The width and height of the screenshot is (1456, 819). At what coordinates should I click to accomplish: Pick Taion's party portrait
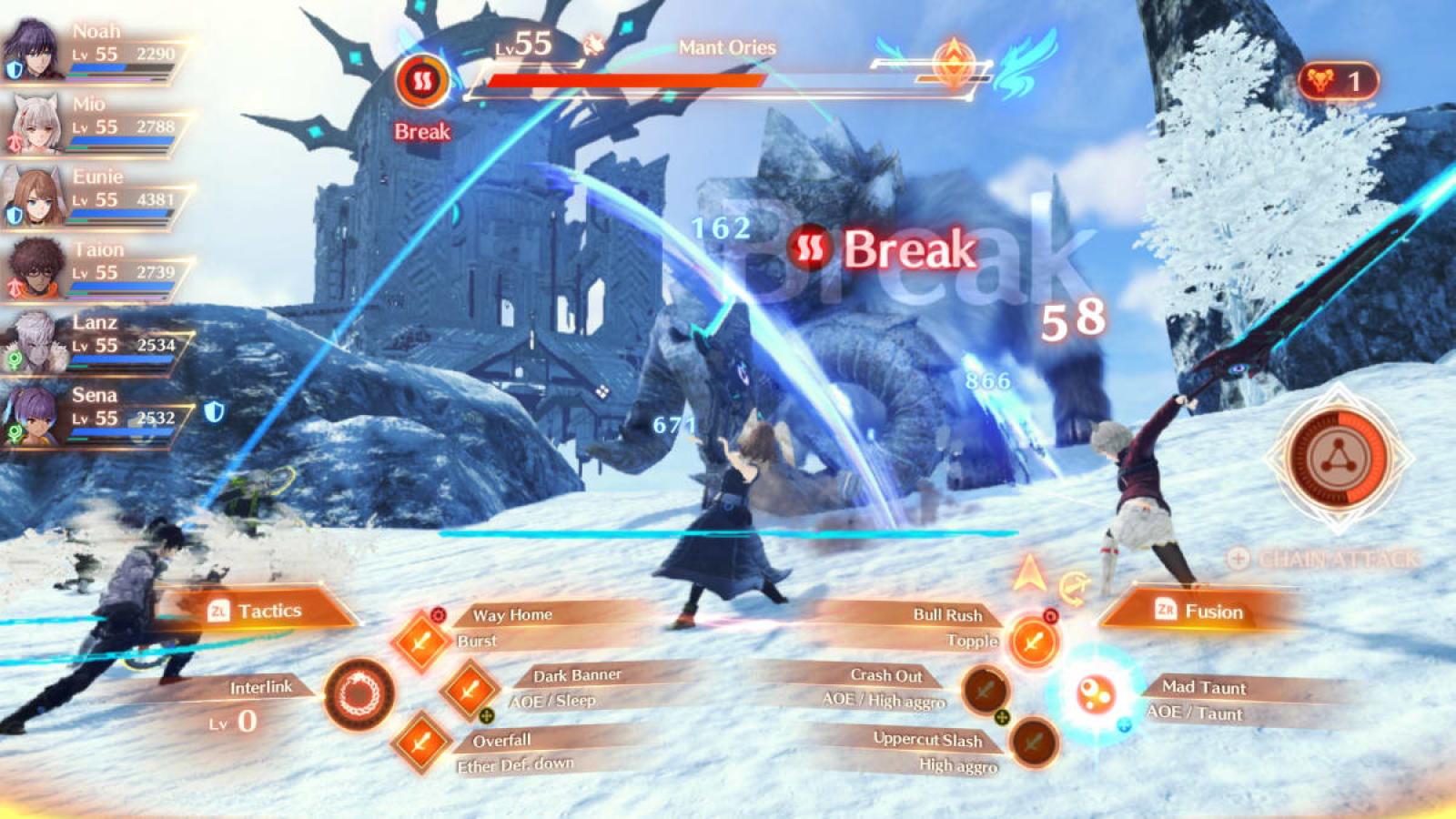coord(33,268)
